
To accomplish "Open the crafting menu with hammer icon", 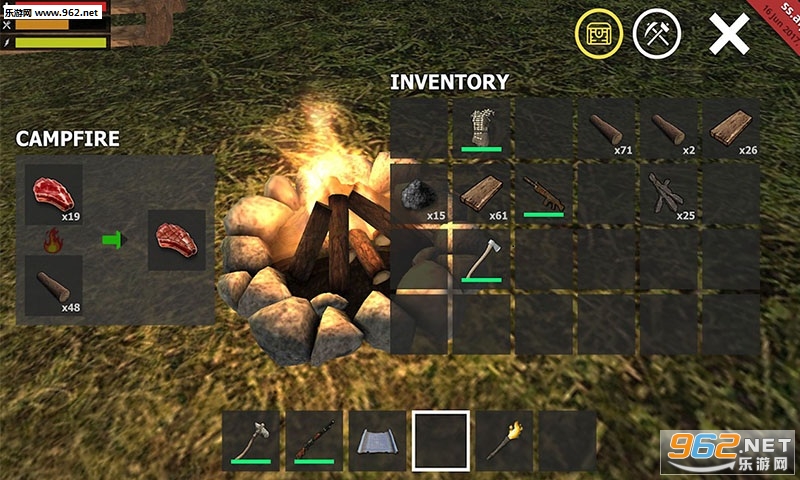I will [657, 35].
